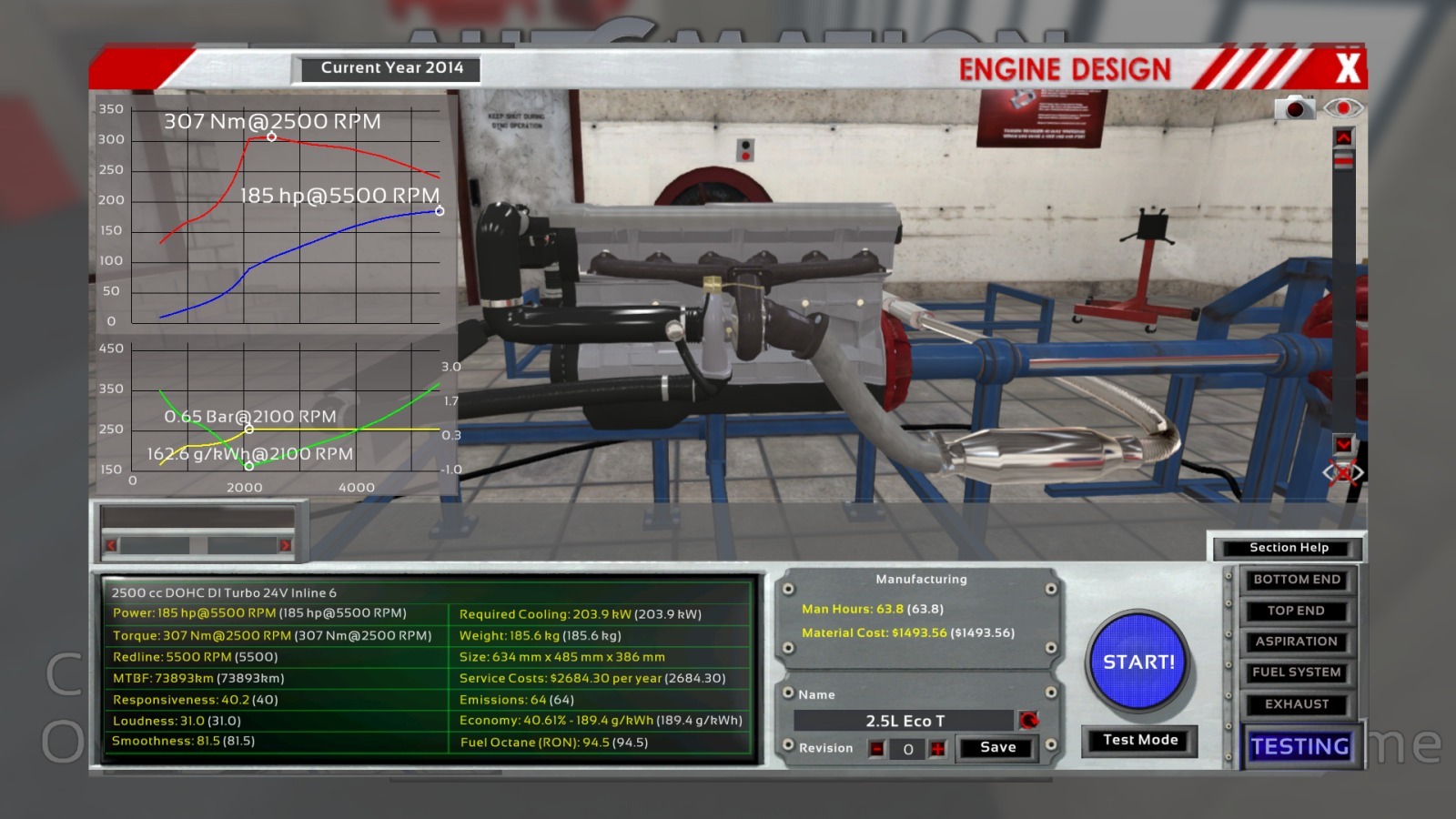Open Section Help
This screenshot has width=1456, height=819.
[1289, 548]
